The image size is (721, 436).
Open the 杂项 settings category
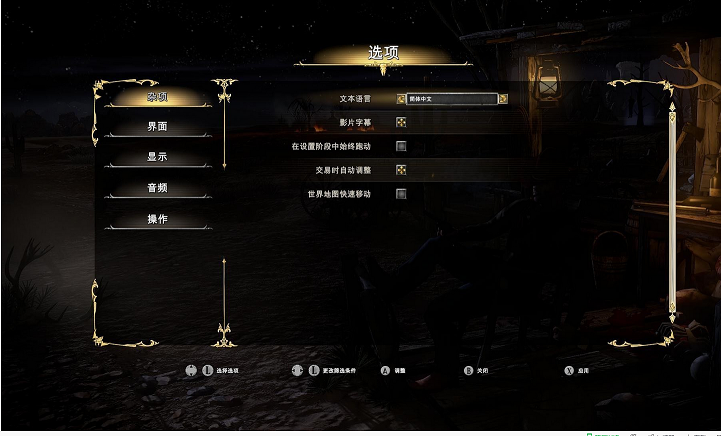coord(157,97)
